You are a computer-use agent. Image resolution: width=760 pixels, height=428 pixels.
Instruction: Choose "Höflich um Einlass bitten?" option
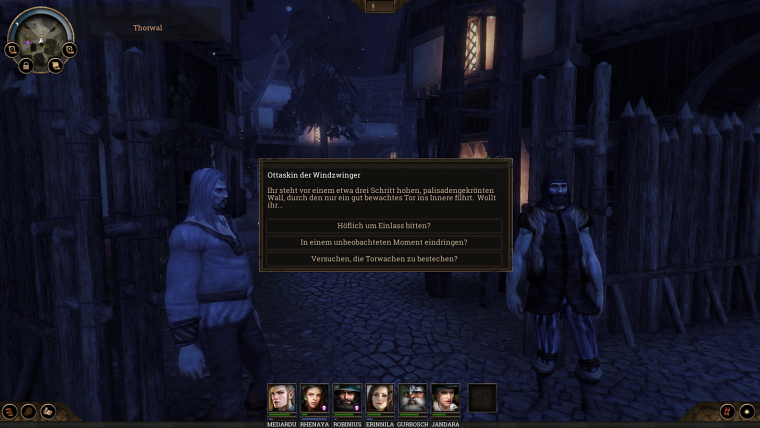[x=384, y=226]
